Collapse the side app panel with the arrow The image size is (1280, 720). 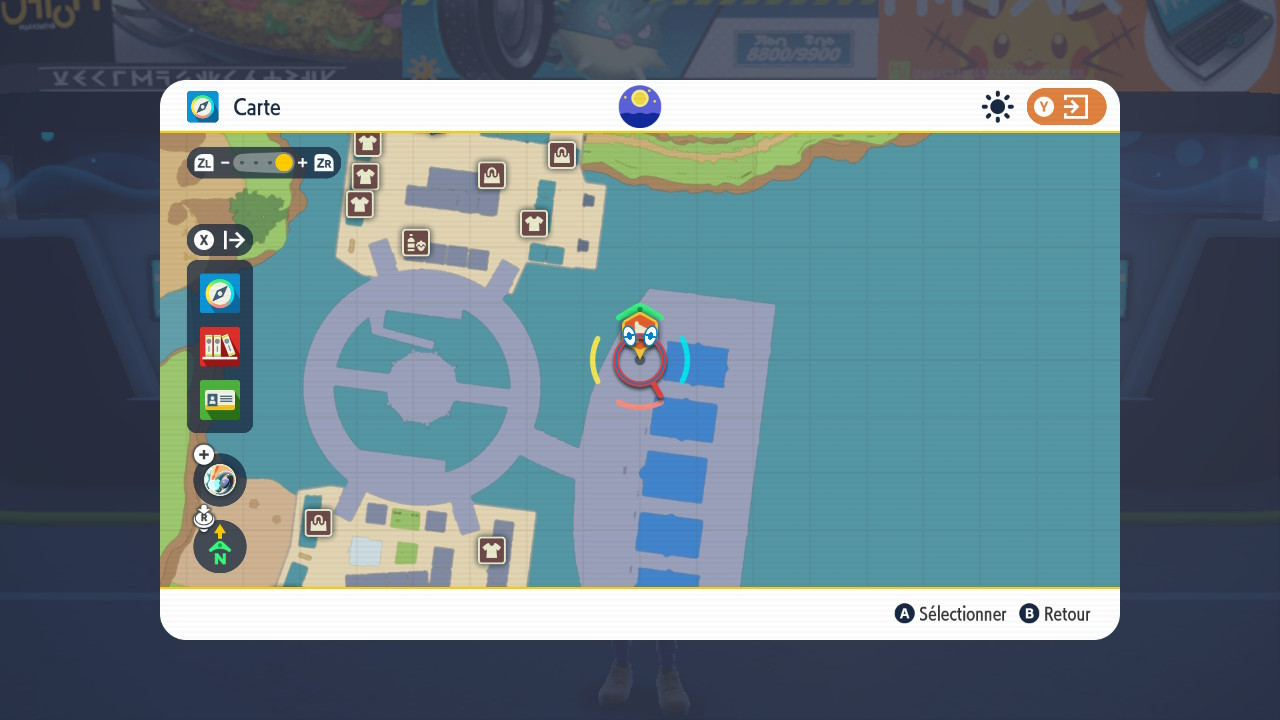(x=234, y=240)
